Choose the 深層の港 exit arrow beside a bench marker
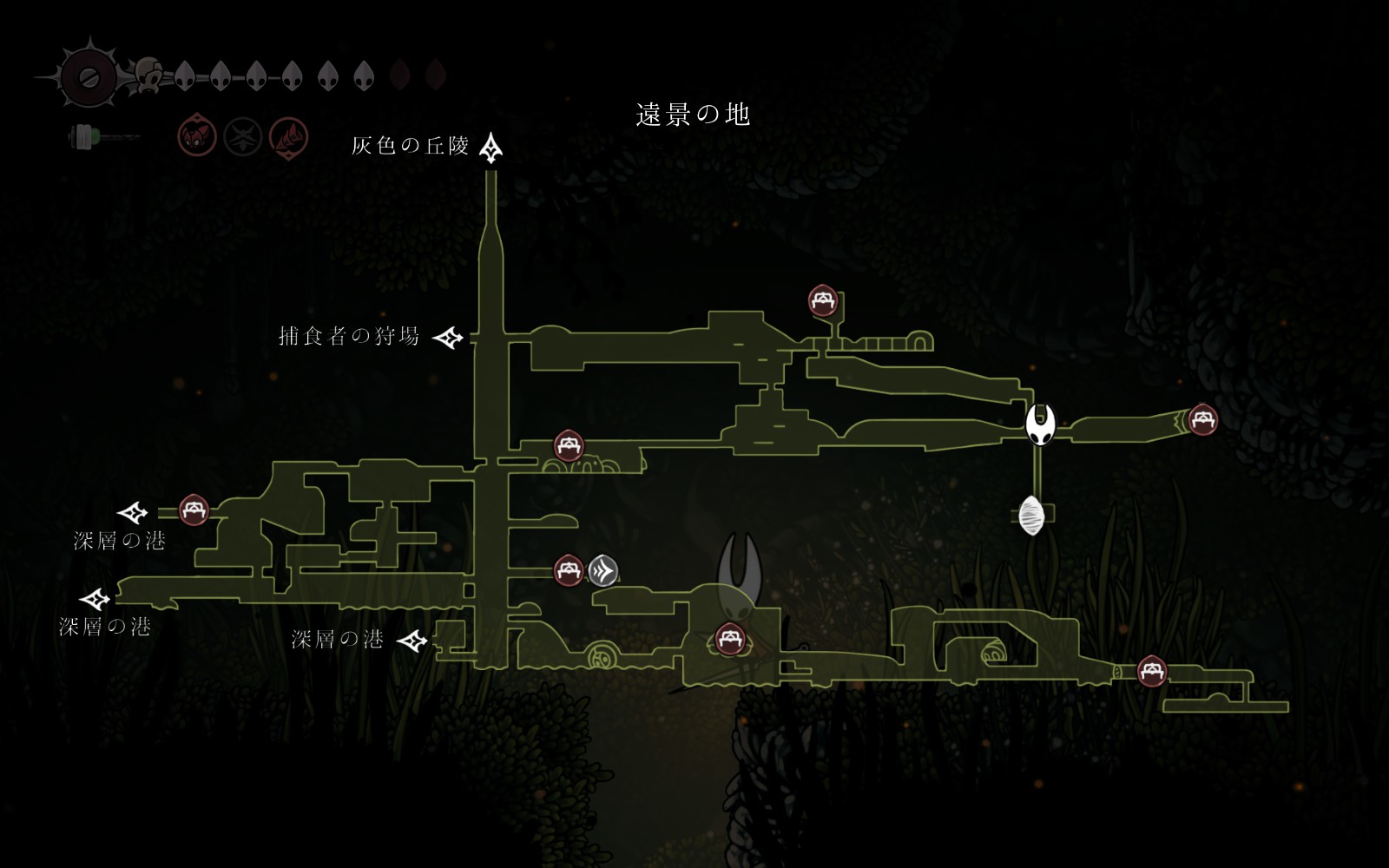Viewport: 1389px width, 868px height. (x=133, y=512)
